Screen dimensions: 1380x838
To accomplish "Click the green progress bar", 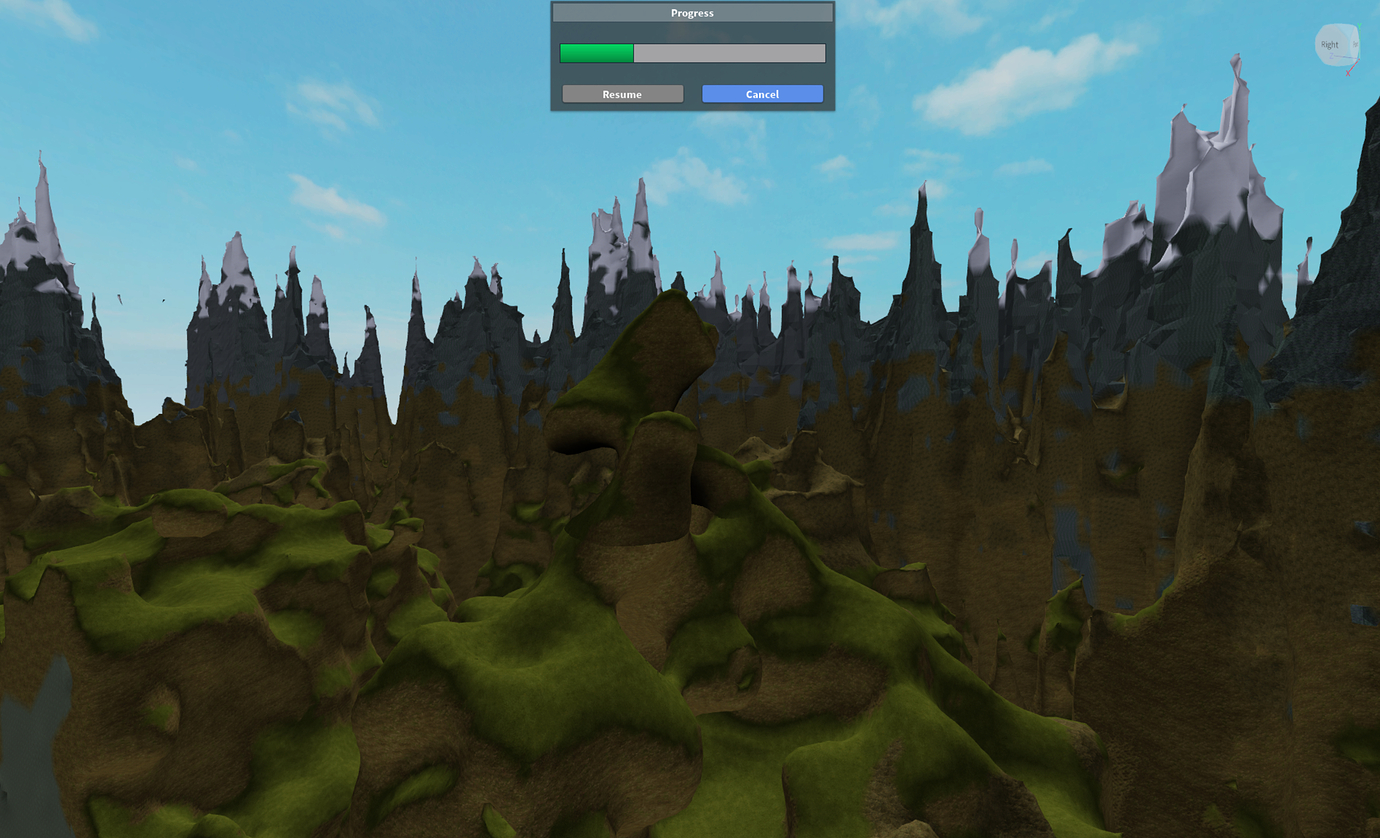I will pos(598,52).
